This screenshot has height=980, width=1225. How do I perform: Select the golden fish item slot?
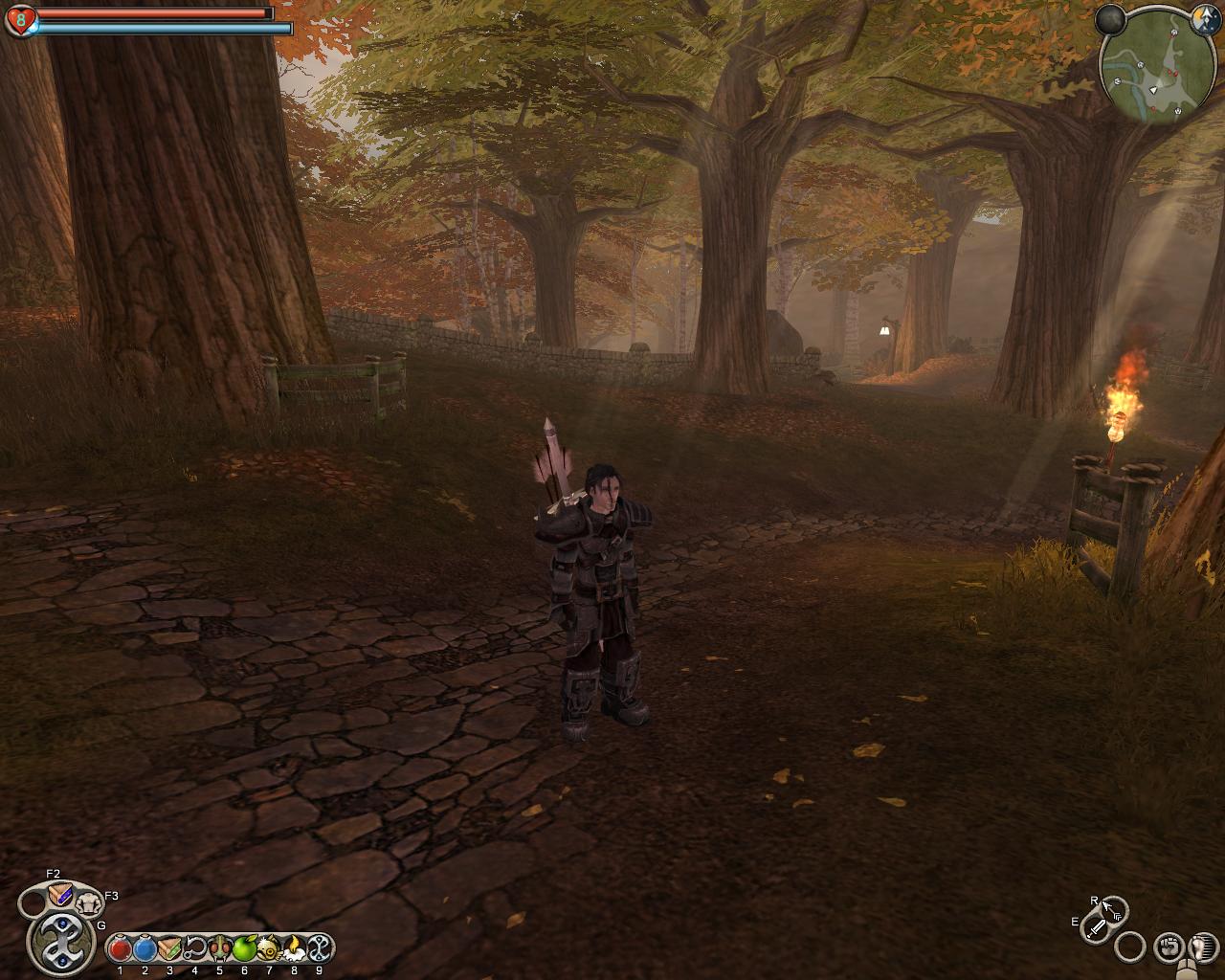(x=269, y=948)
